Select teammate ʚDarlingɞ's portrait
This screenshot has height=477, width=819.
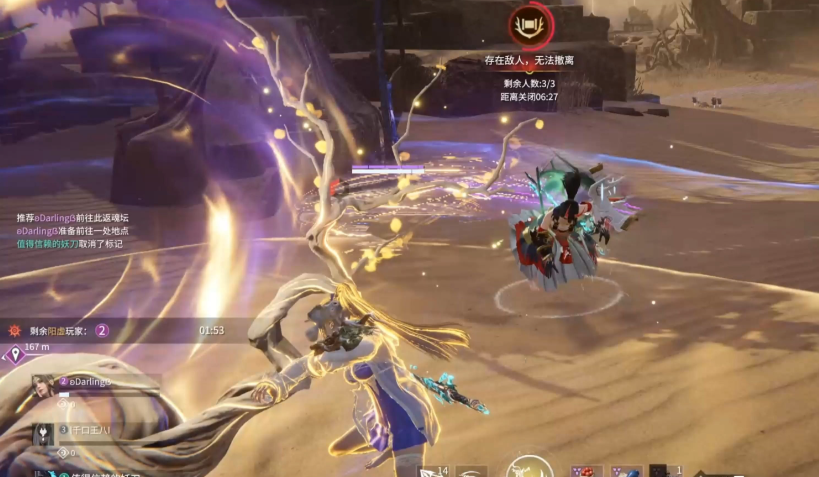pos(43,386)
